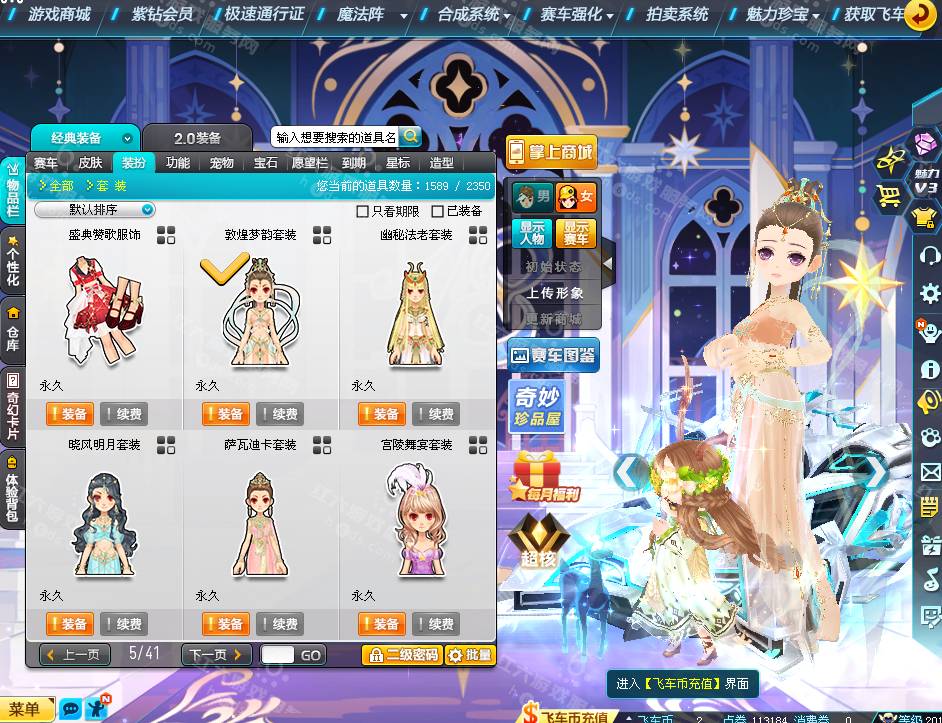Toggle the 只看期限 checkbox
Viewport: 942px width, 723px height.
tap(363, 211)
